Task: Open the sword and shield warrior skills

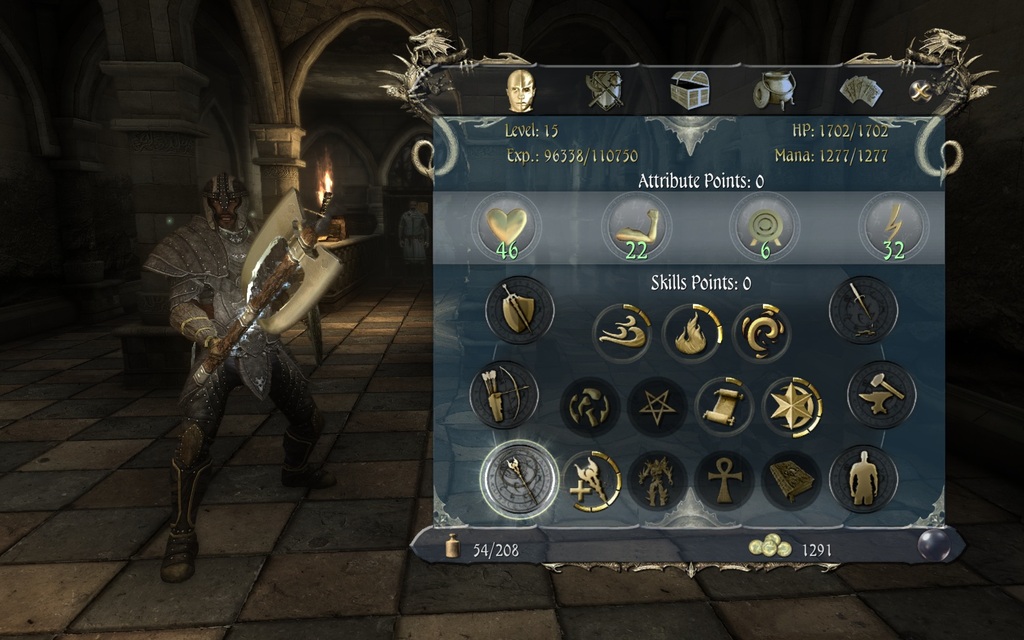Action: click(x=519, y=311)
